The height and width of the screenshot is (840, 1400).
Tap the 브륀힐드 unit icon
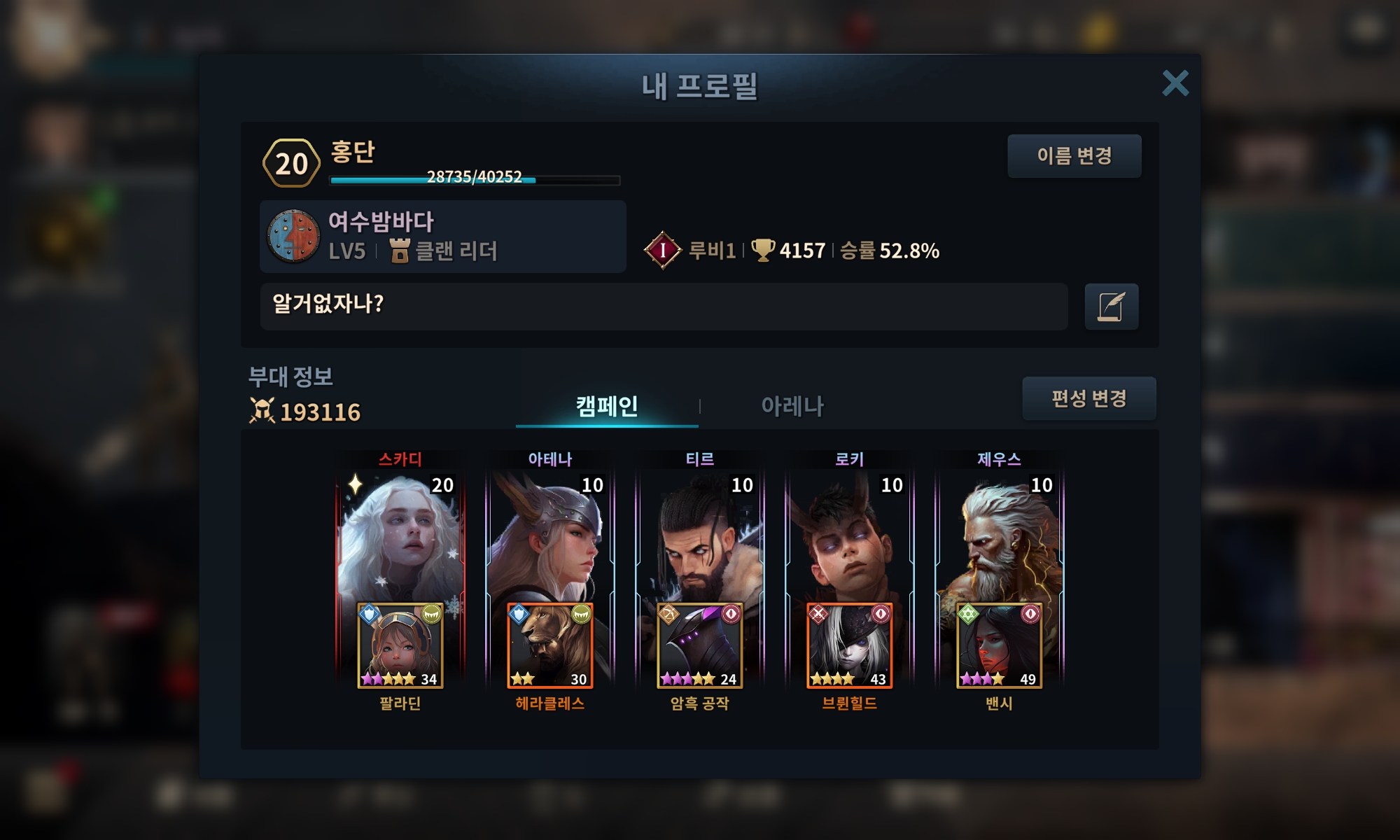click(x=850, y=645)
